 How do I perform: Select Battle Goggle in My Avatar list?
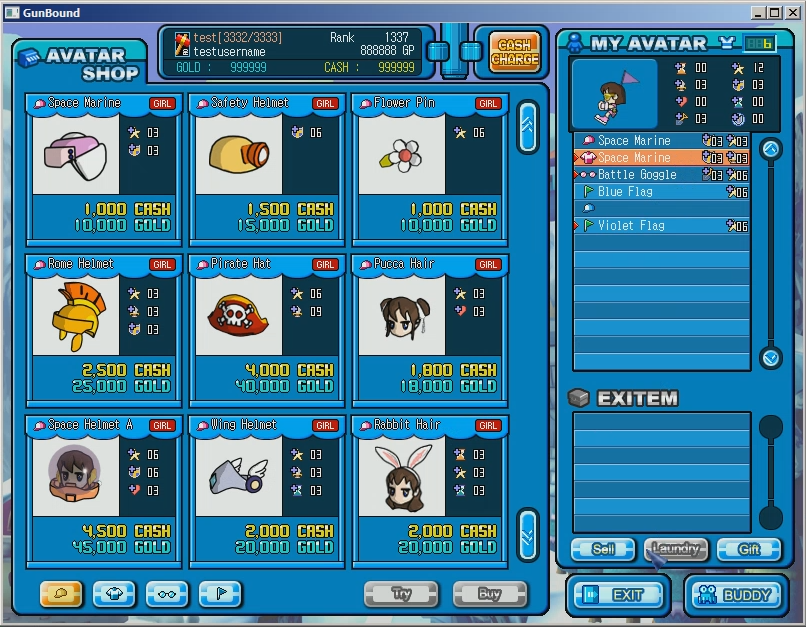point(637,175)
